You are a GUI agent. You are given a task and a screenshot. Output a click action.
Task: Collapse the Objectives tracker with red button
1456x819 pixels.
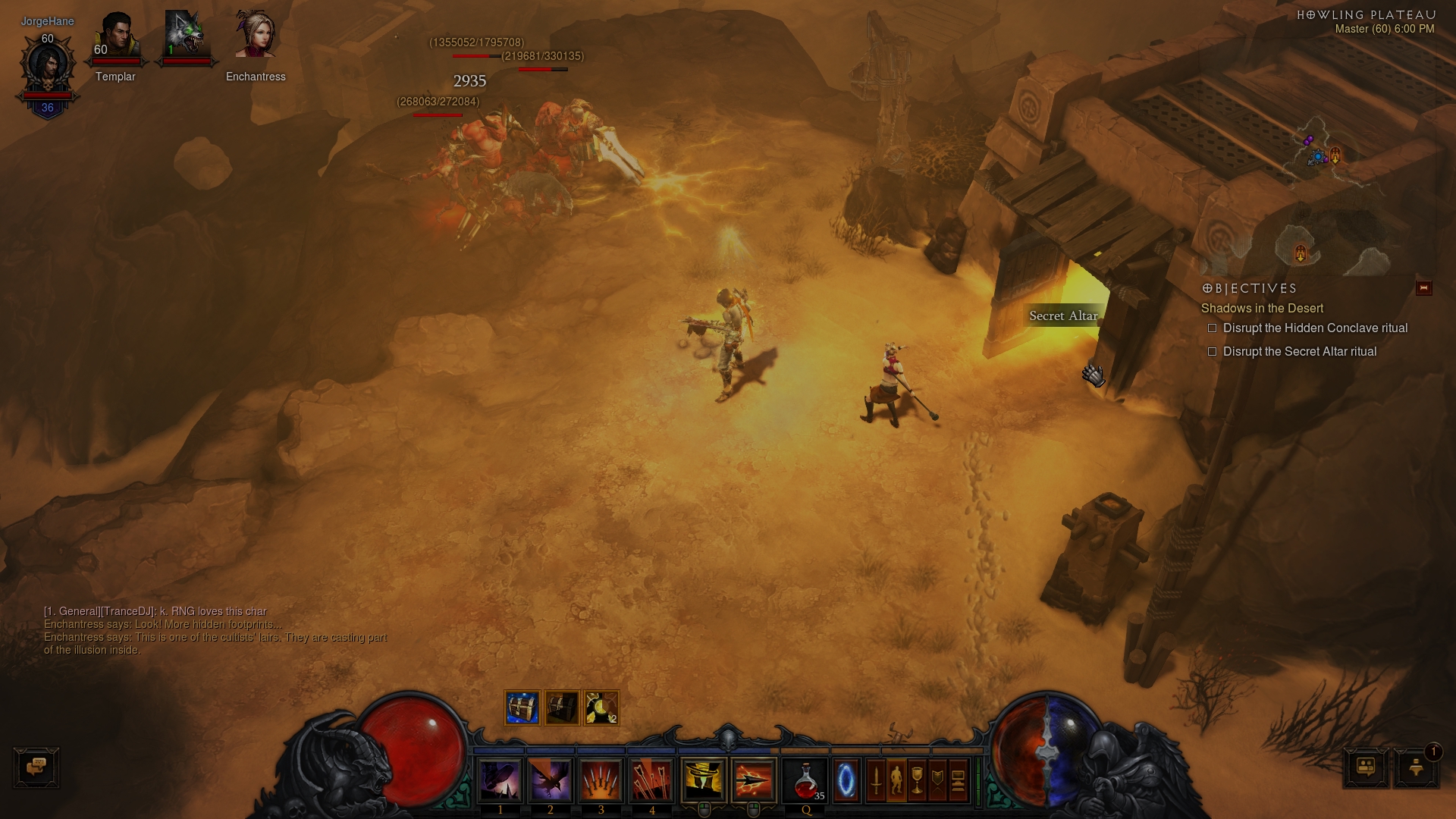[1423, 288]
